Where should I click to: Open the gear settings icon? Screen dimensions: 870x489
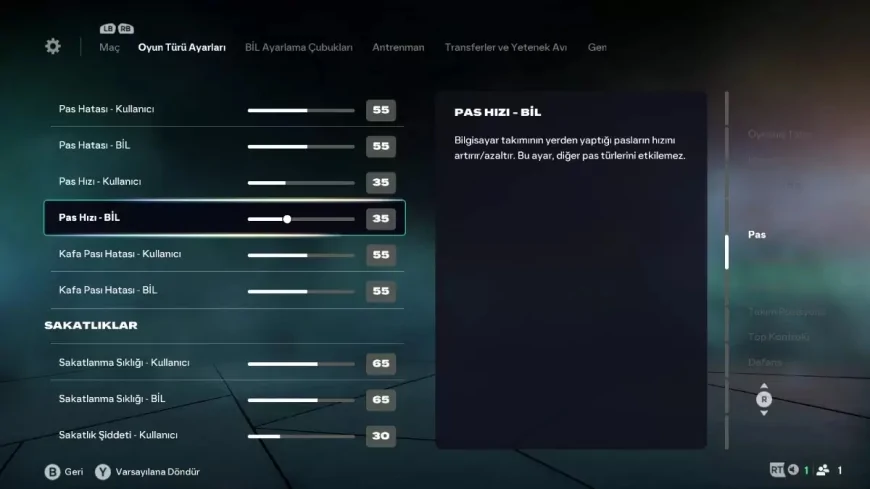pyautogui.click(x=53, y=47)
